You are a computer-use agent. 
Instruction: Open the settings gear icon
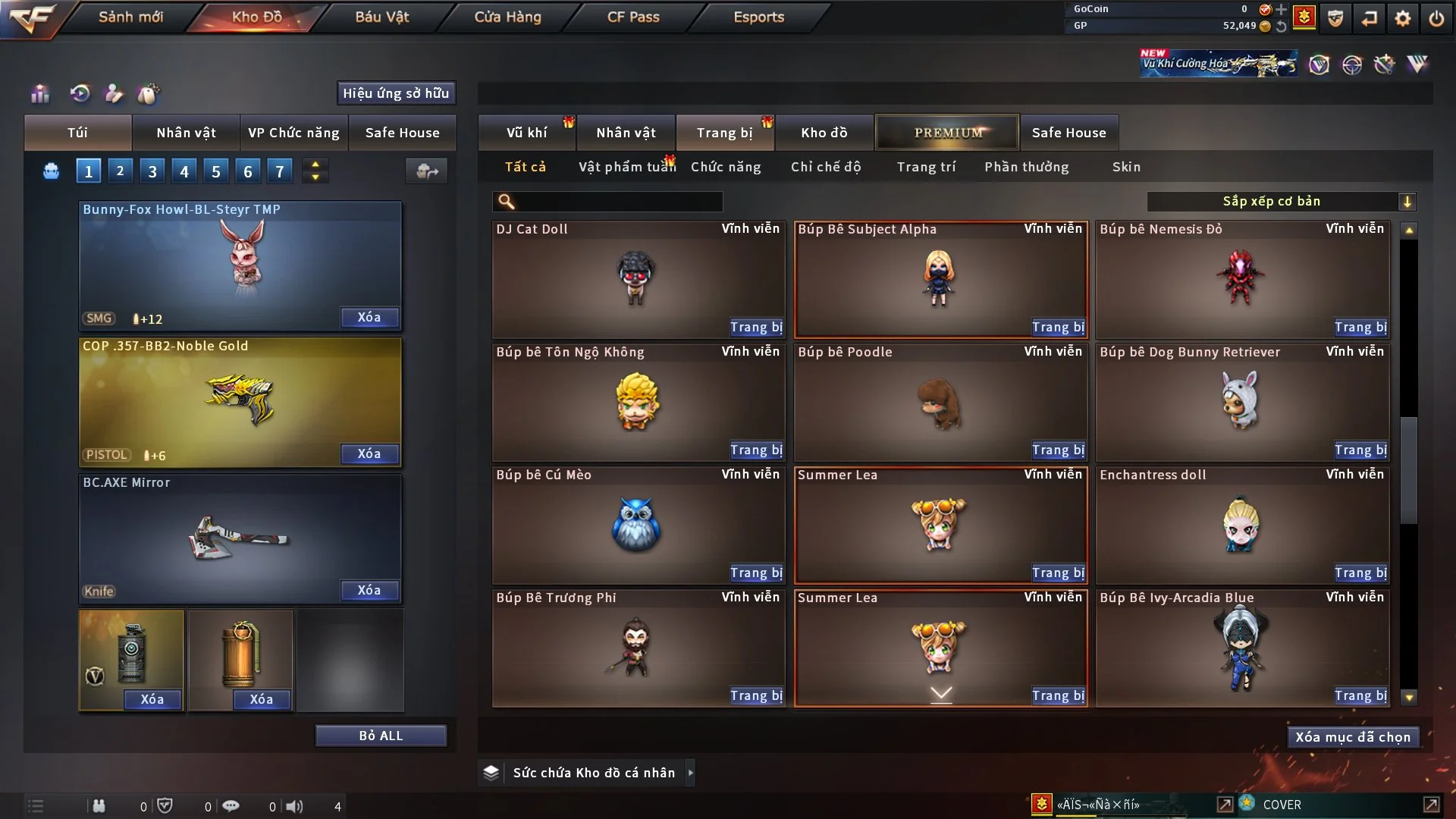tap(1403, 18)
